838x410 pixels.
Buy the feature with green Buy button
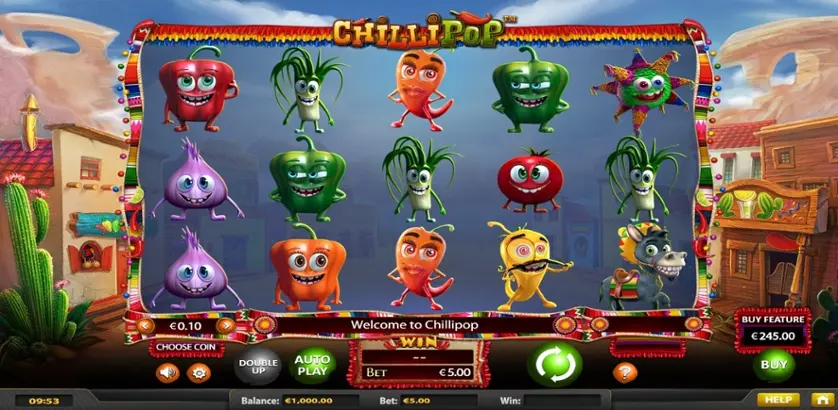click(774, 365)
